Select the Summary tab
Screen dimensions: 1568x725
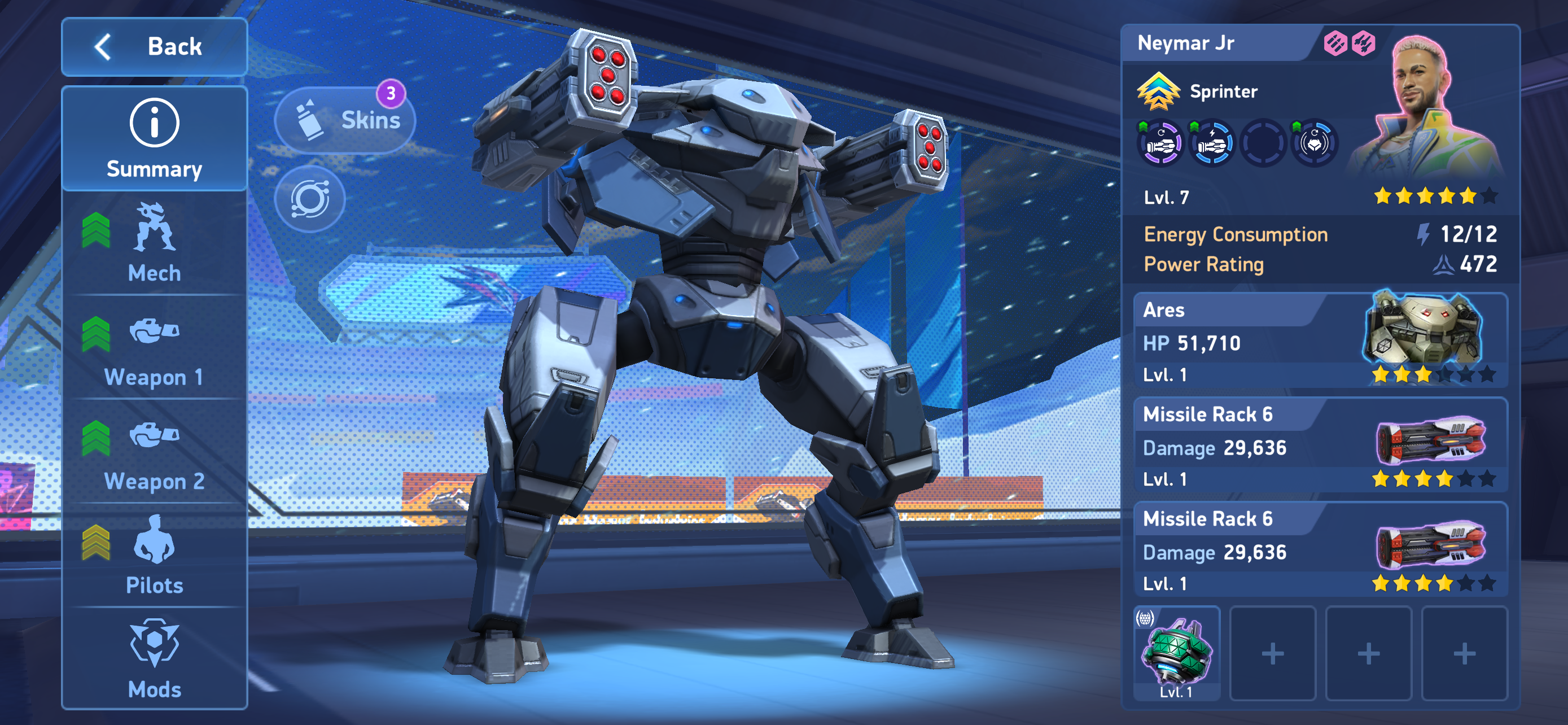coord(154,139)
